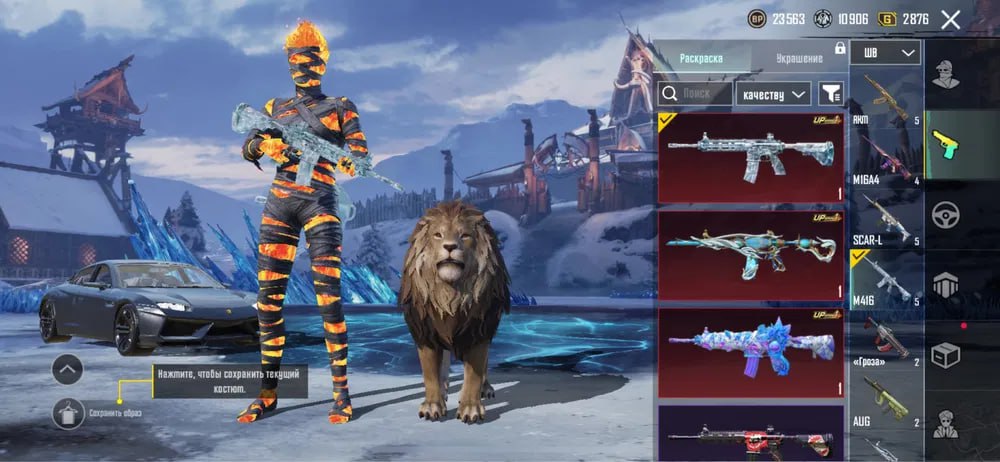This screenshot has height=462, width=1000.
Task: Expand the ШВ weapon type dropdown
Action: point(885,52)
